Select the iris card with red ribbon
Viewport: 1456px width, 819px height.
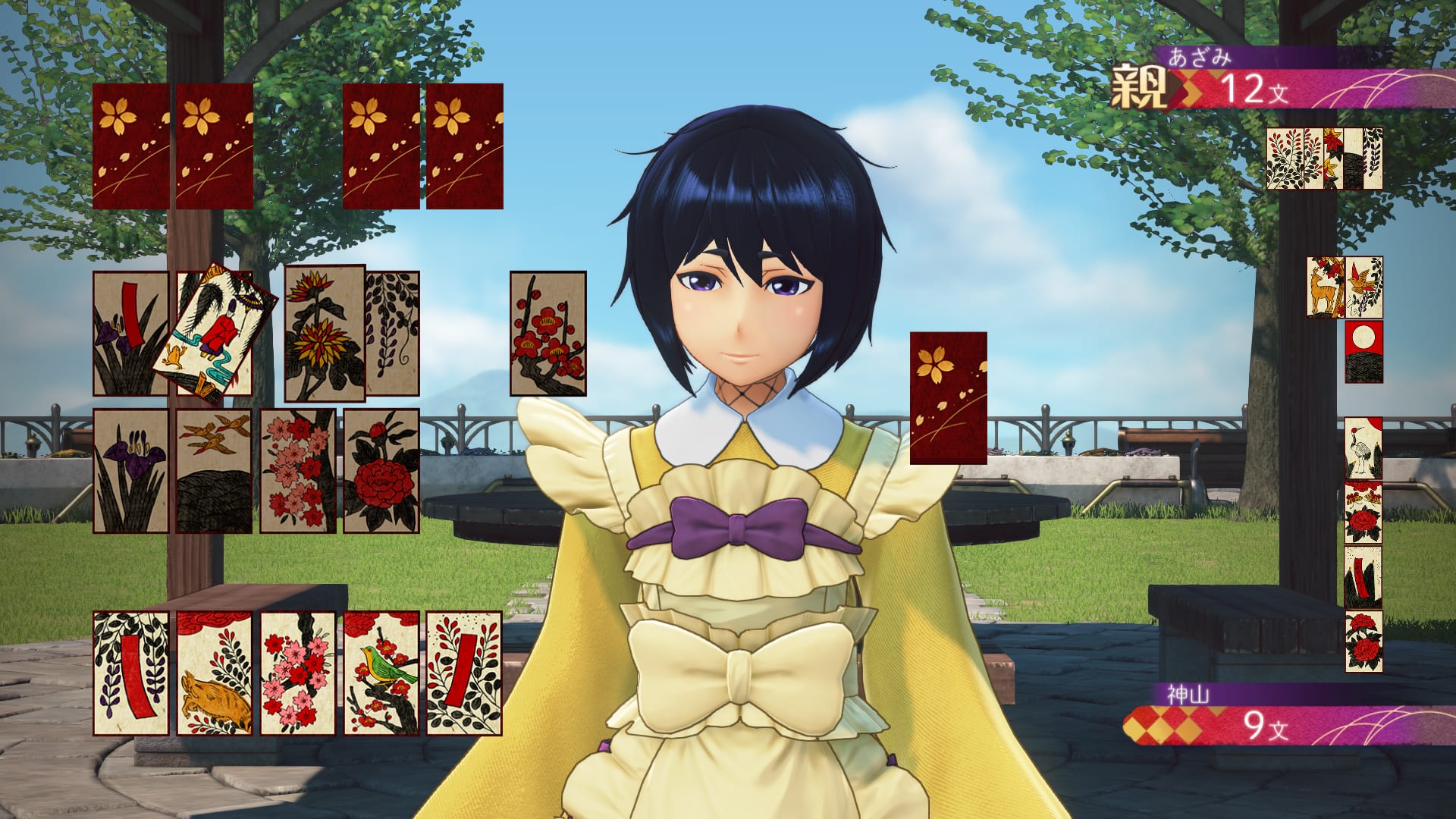[x=130, y=334]
